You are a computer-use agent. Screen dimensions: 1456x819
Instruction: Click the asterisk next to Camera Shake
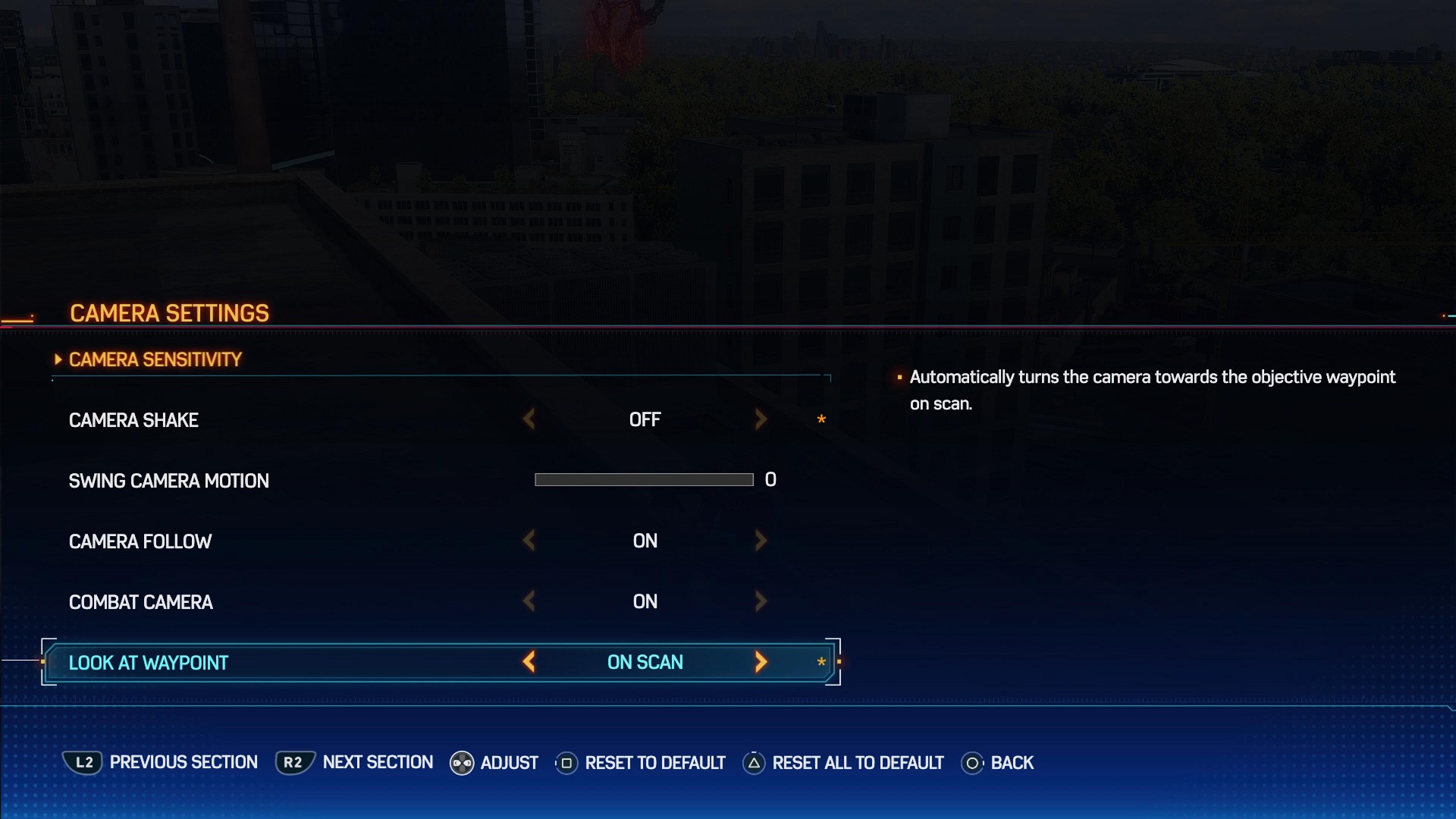(821, 419)
